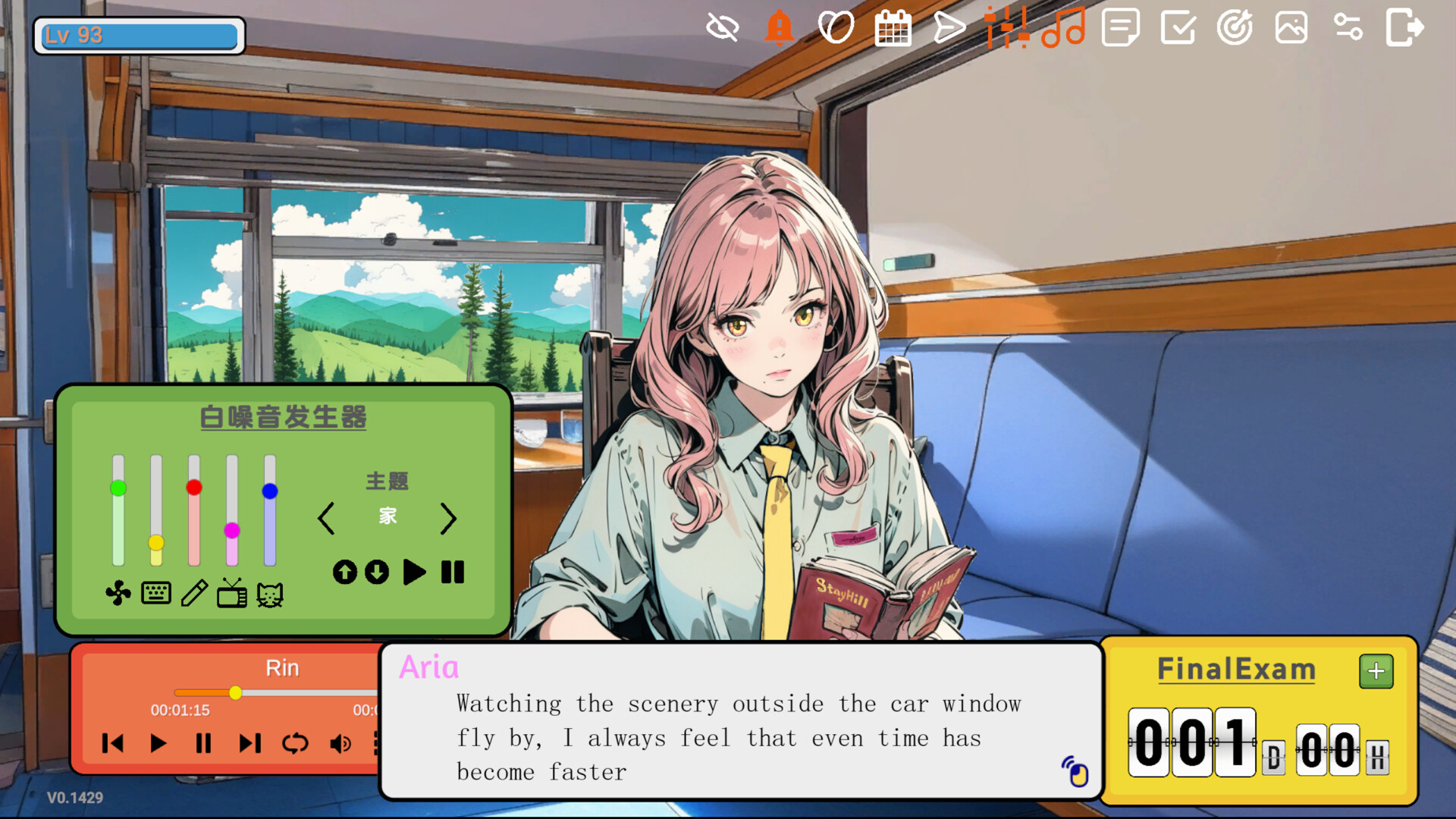Image resolution: width=1456 pixels, height=819 pixels.
Task: Switch to next white noise theme
Action: tap(448, 519)
